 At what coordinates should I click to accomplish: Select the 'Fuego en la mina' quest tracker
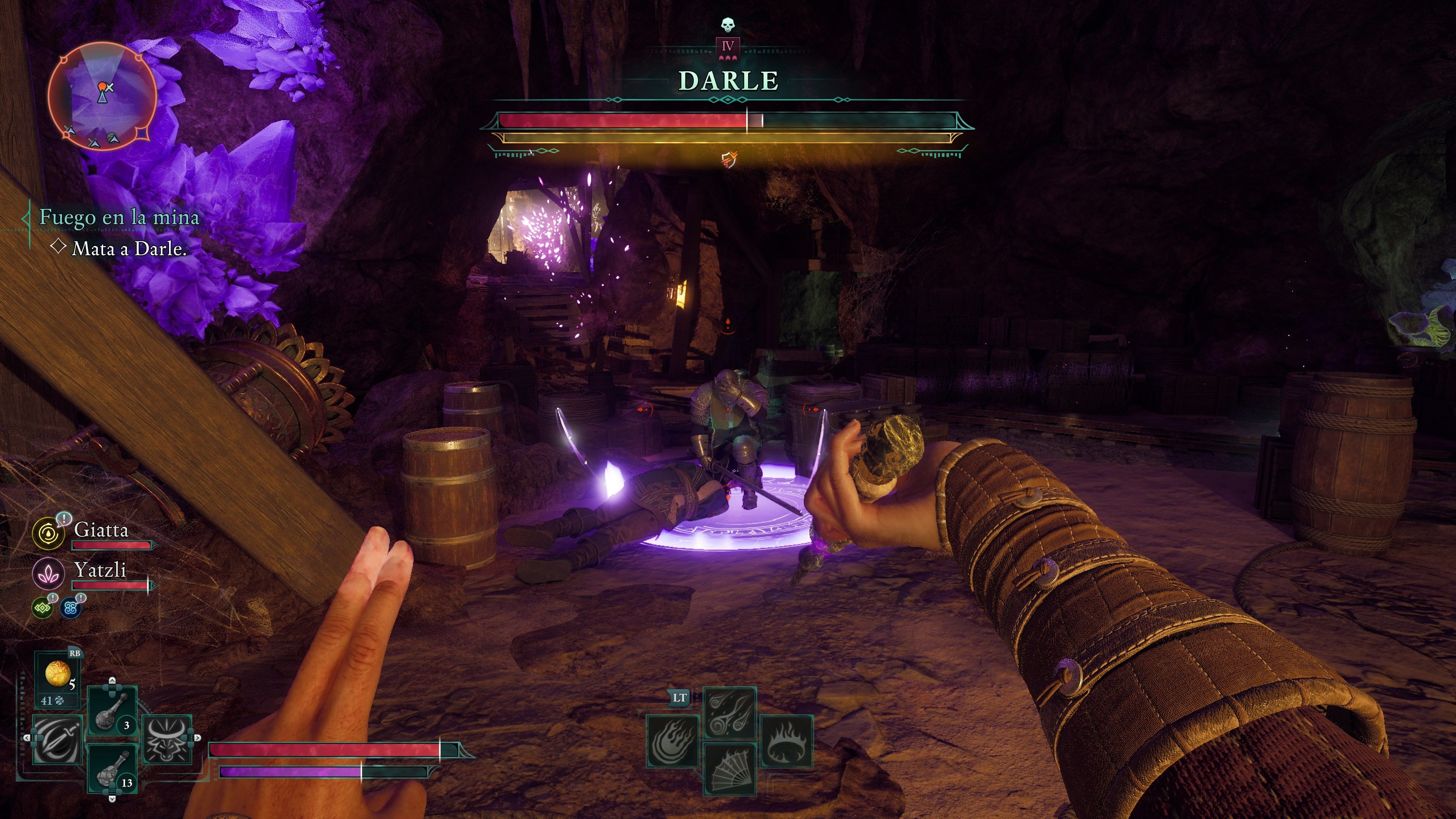tap(119, 217)
